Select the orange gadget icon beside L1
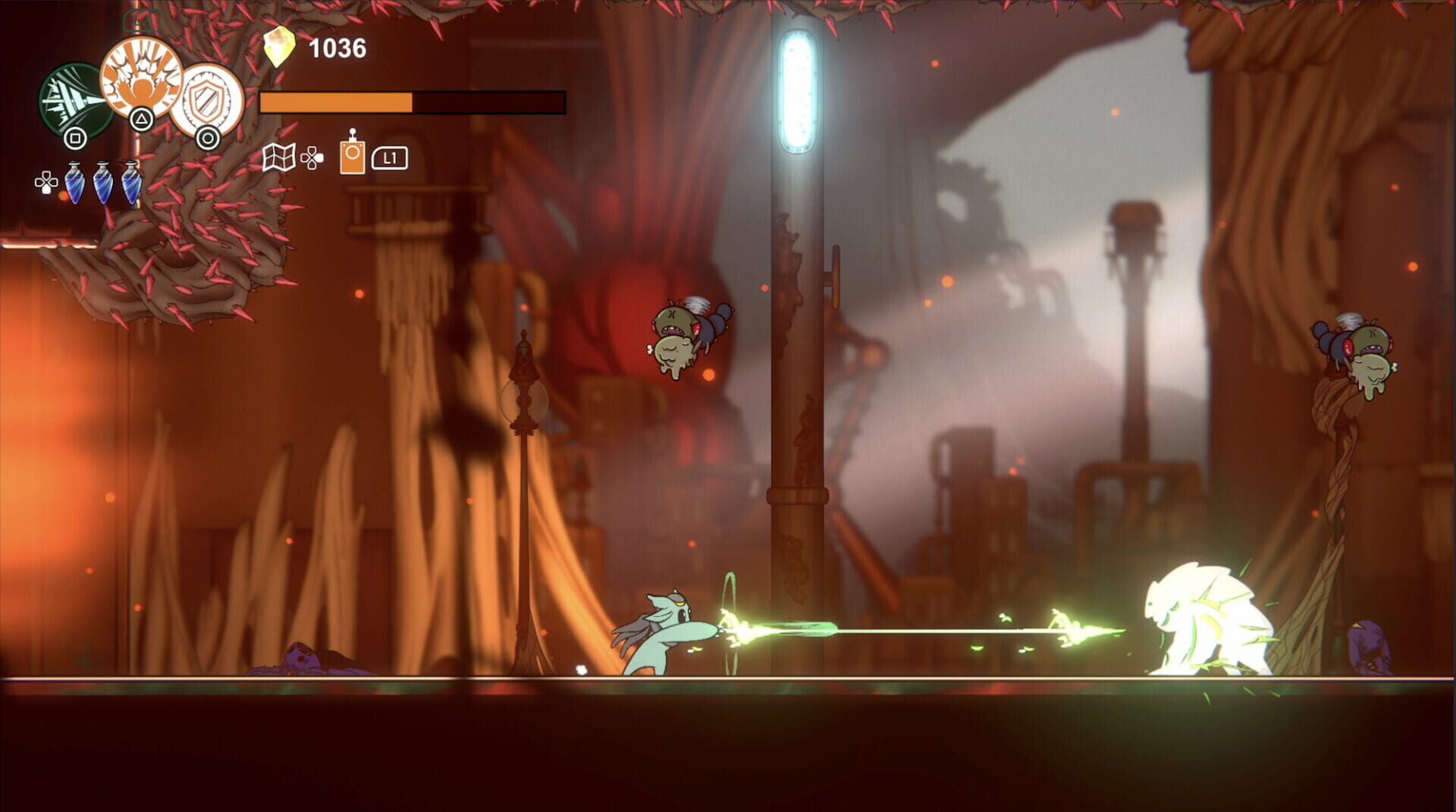The height and width of the screenshot is (812, 1456). pos(352,158)
